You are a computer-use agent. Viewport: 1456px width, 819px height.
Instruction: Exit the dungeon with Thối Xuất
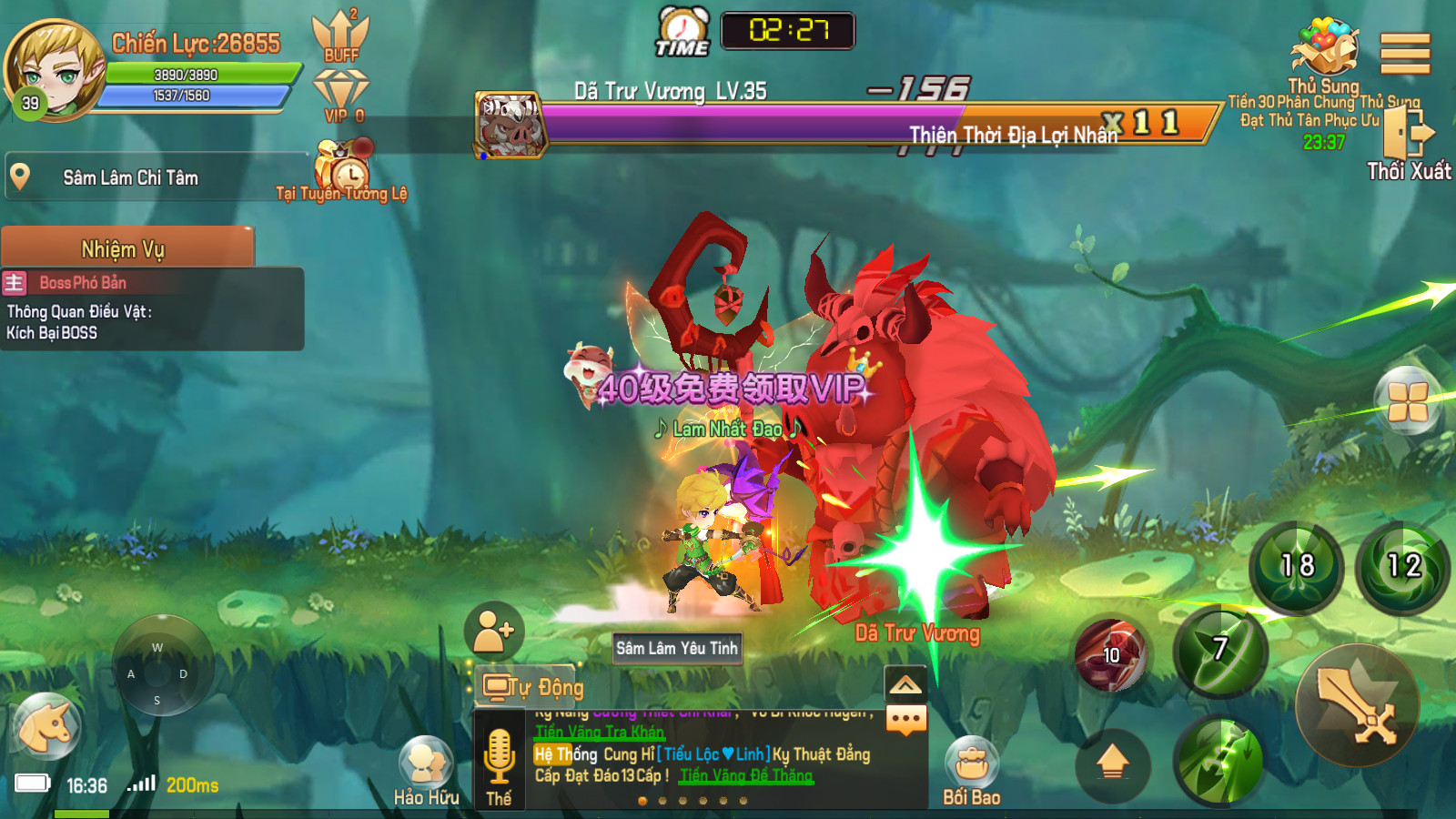[x=1407, y=144]
